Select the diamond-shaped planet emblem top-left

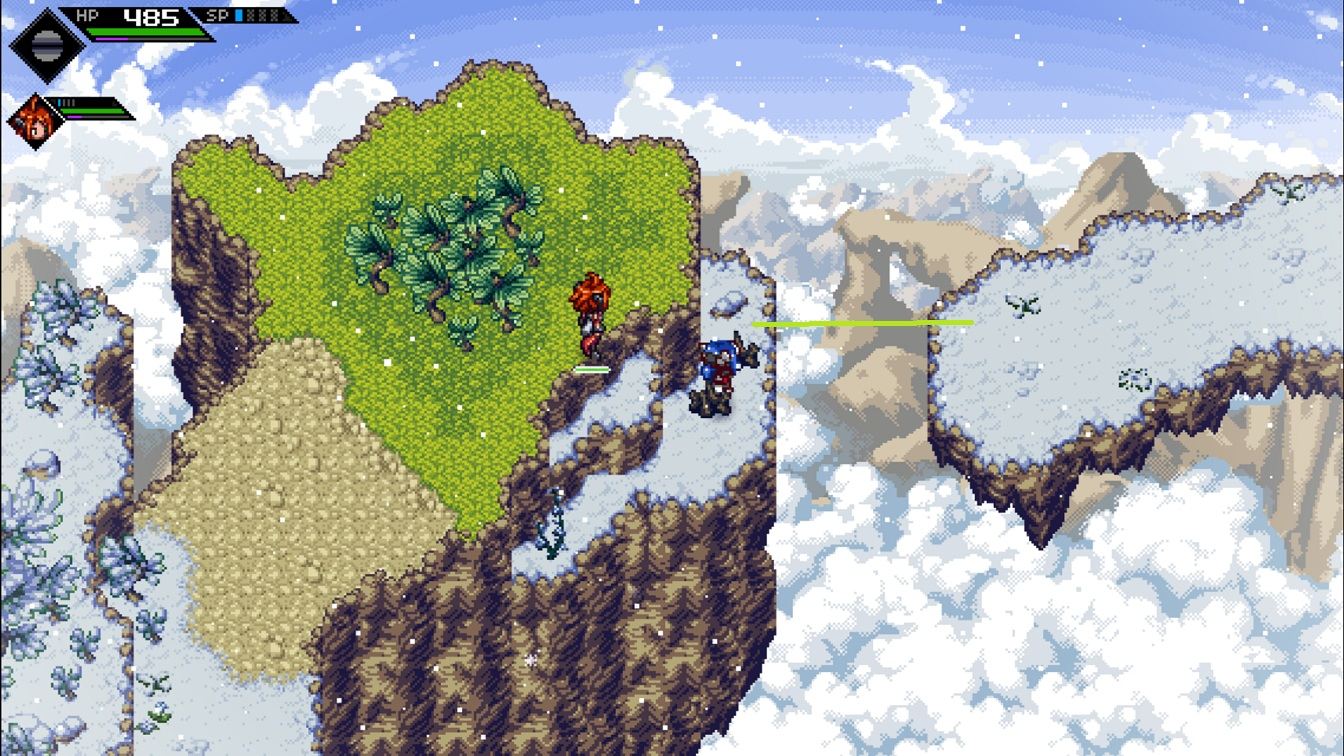click(x=47, y=46)
